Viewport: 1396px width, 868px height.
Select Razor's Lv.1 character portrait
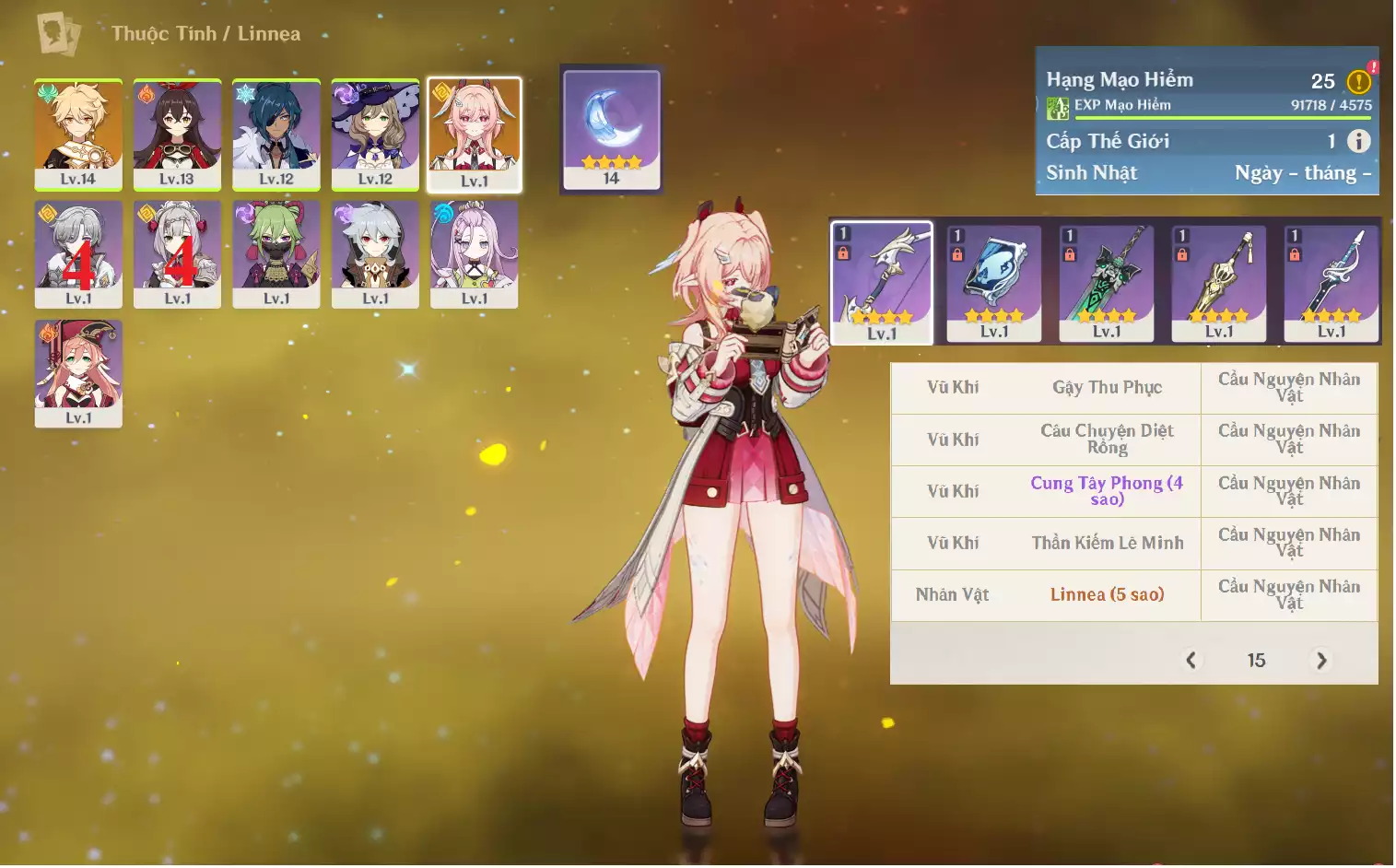point(375,253)
